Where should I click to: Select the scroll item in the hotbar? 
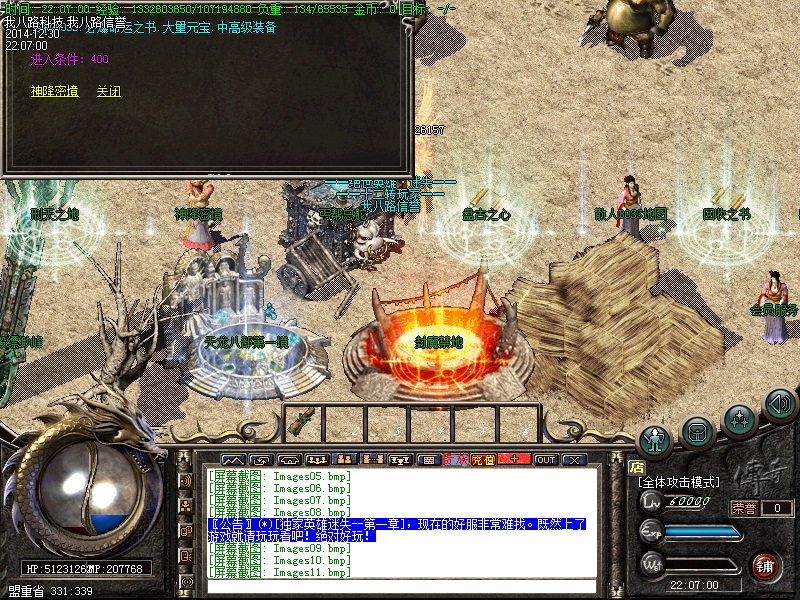[302, 422]
